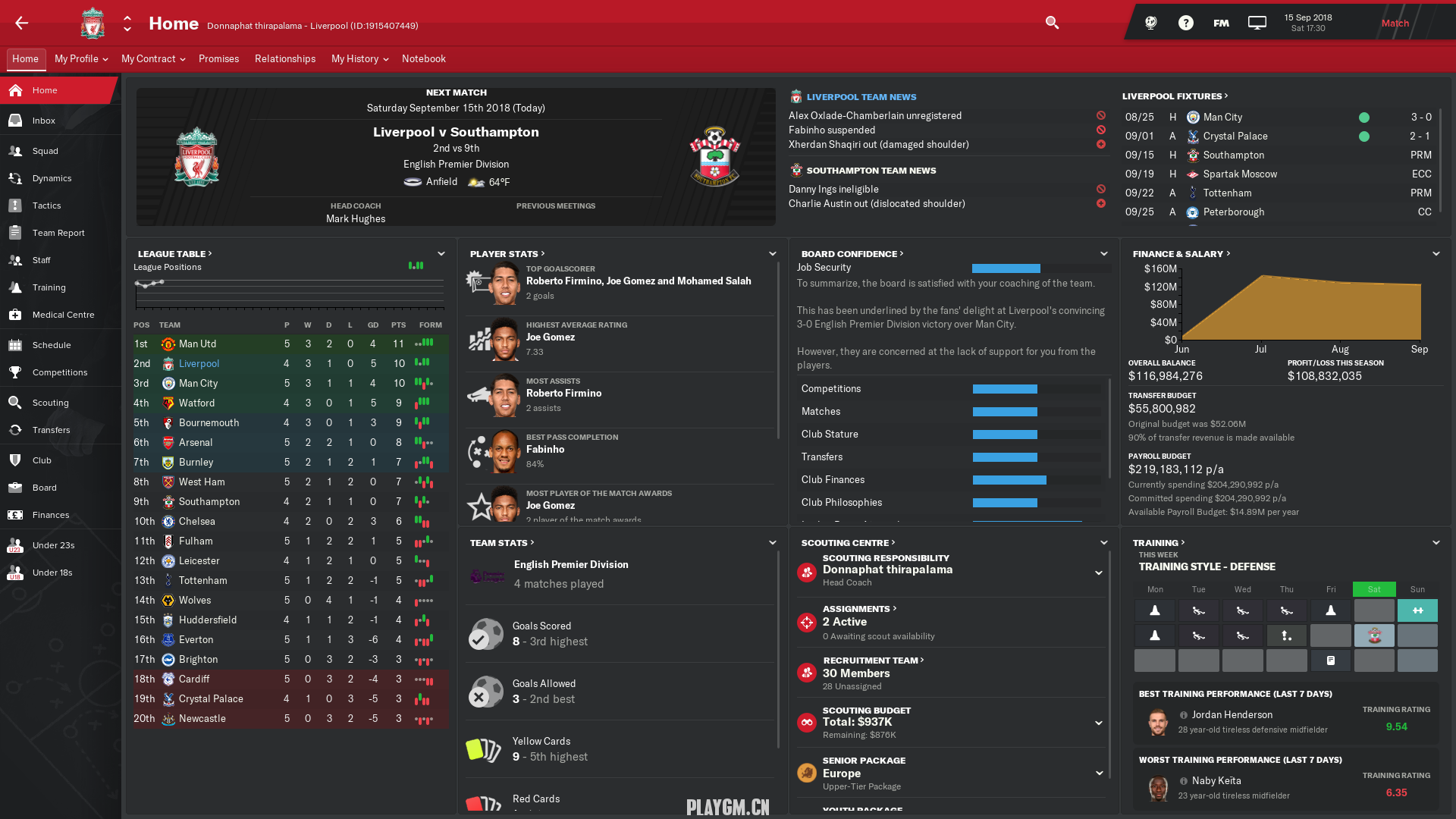Image resolution: width=1456 pixels, height=819 pixels.
Task: Open the Notebook tab
Action: pyautogui.click(x=423, y=59)
